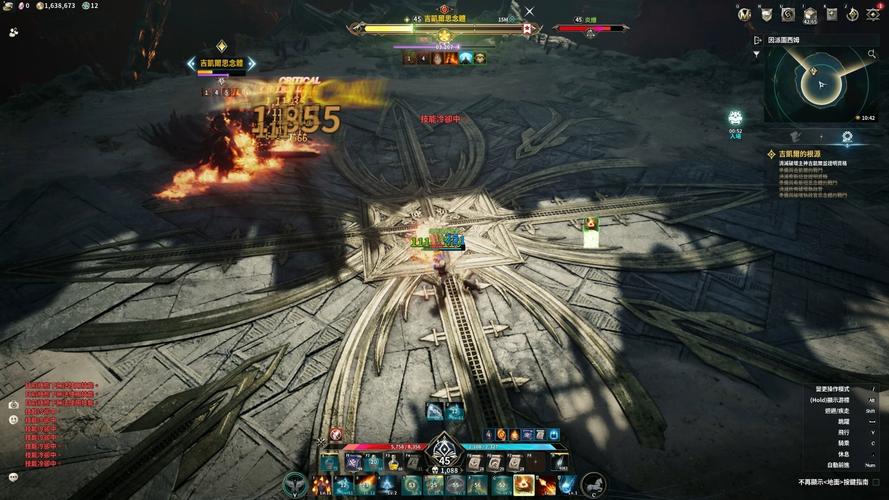Select the gear-shaped quest tracker tab
The height and width of the screenshot is (500, 889).
[847, 137]
